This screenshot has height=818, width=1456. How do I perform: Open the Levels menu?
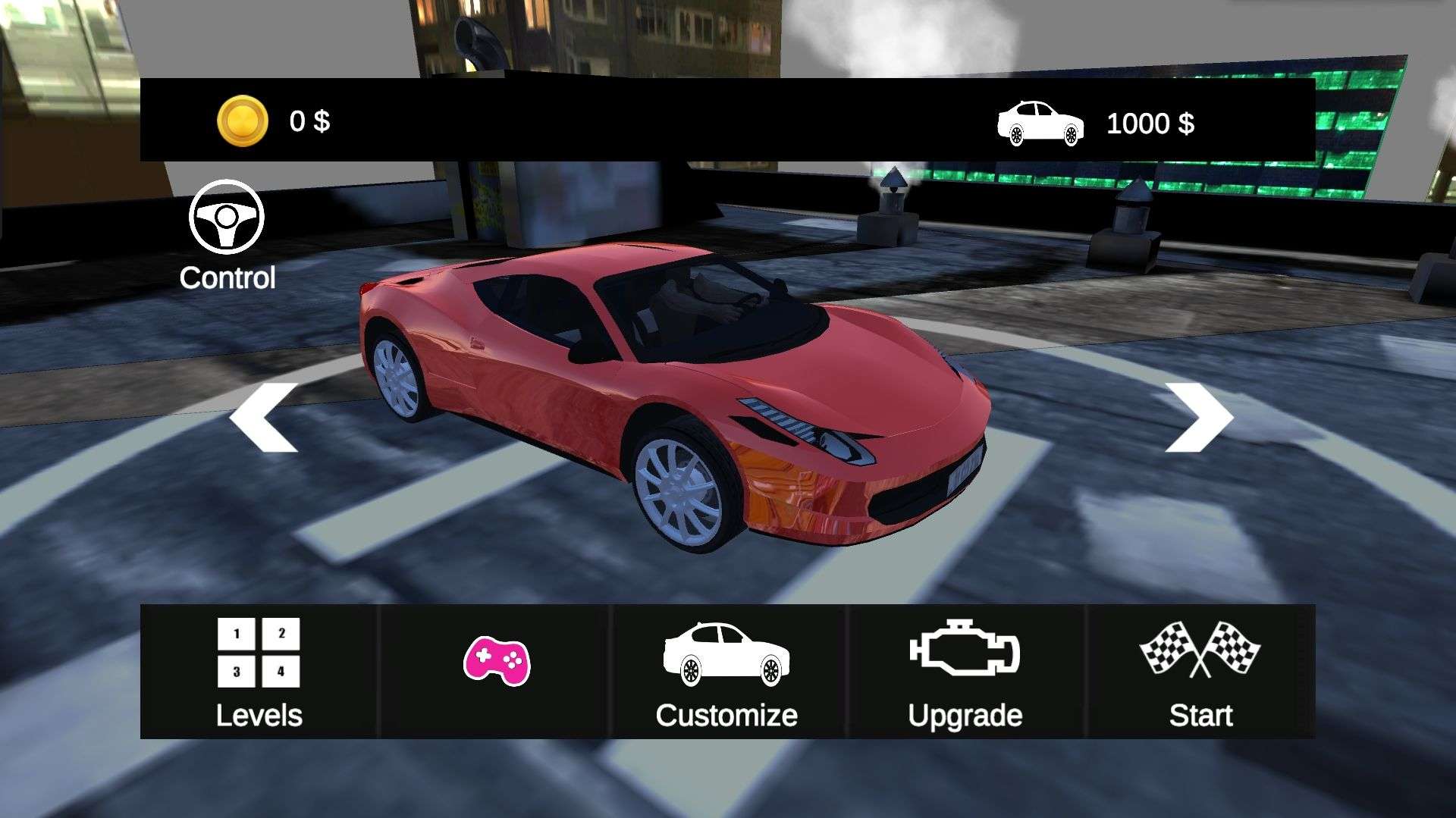point(259,672)
